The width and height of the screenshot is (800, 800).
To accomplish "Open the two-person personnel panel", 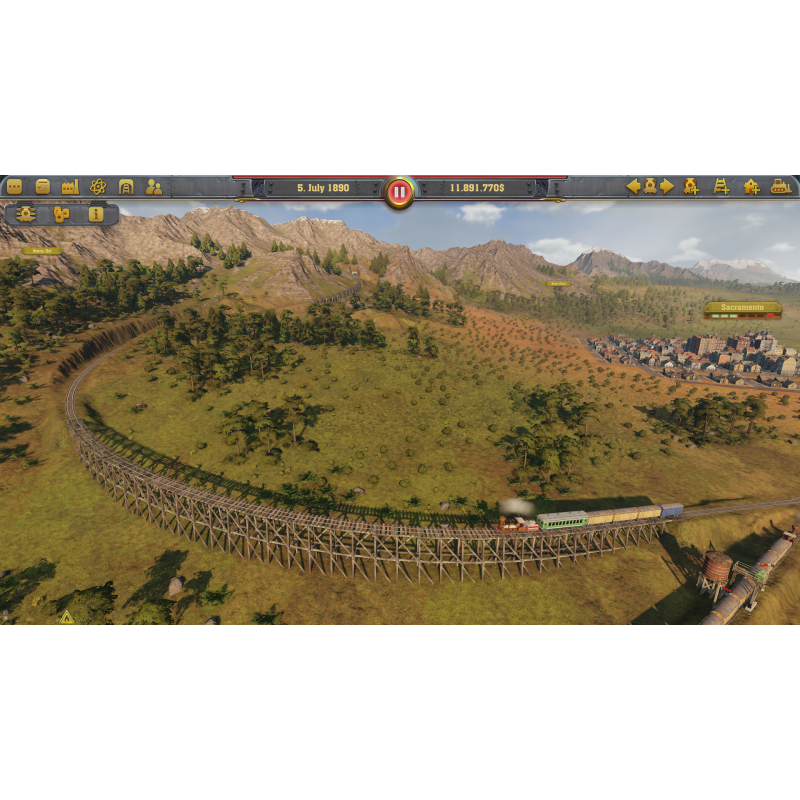I will [154, 186].
